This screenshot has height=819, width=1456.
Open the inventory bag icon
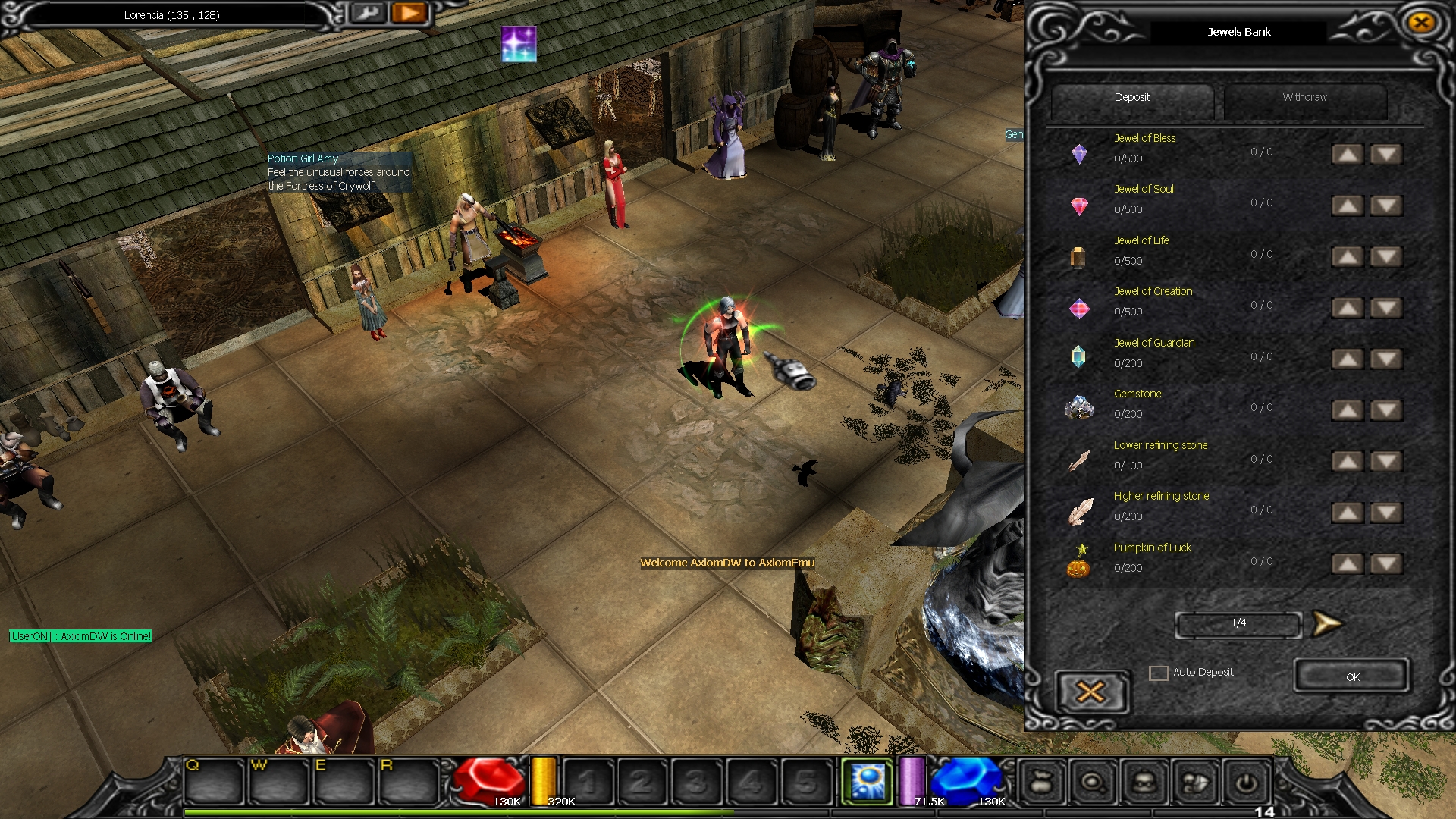coord(1042,782)
